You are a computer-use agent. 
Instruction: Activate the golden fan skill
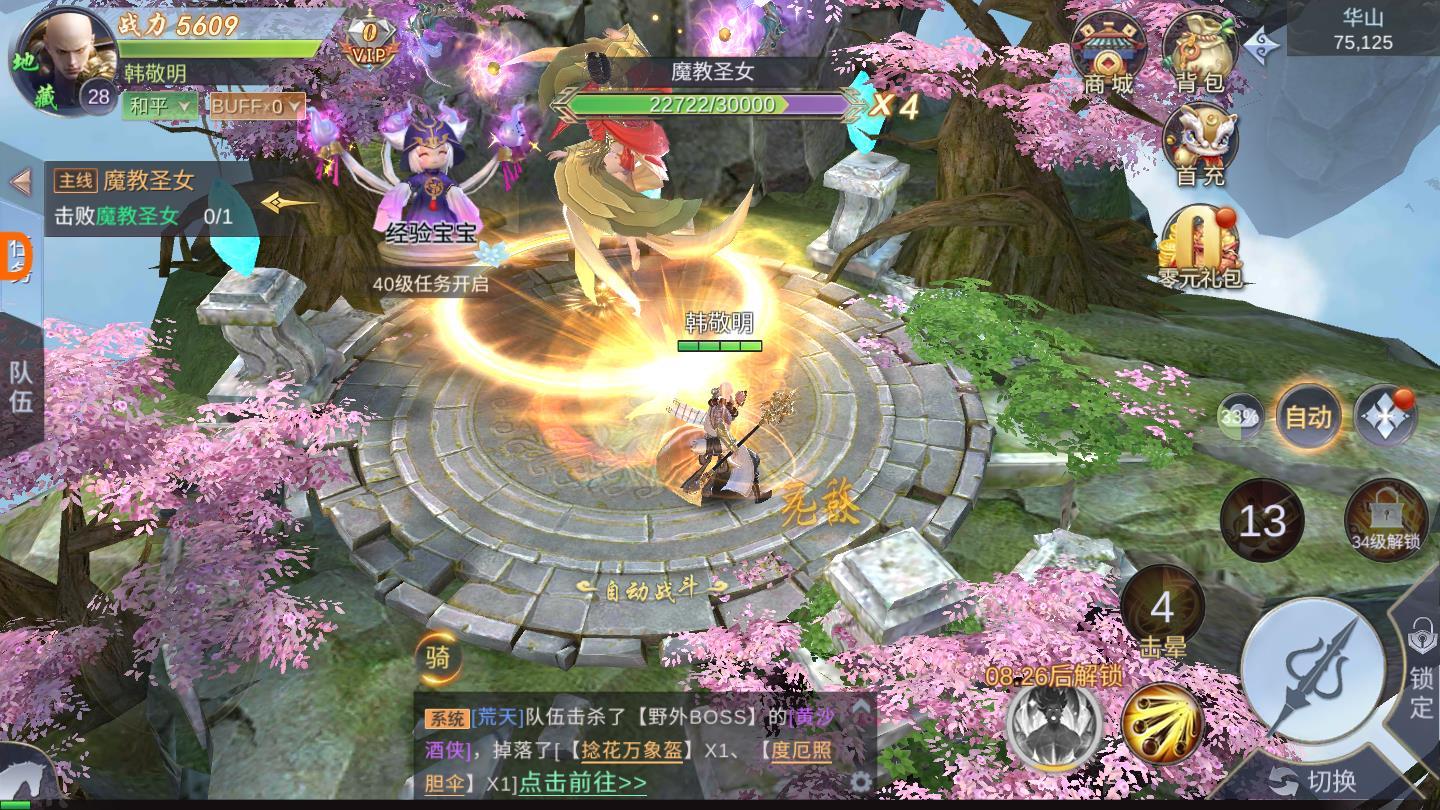tap(1161, 721)
